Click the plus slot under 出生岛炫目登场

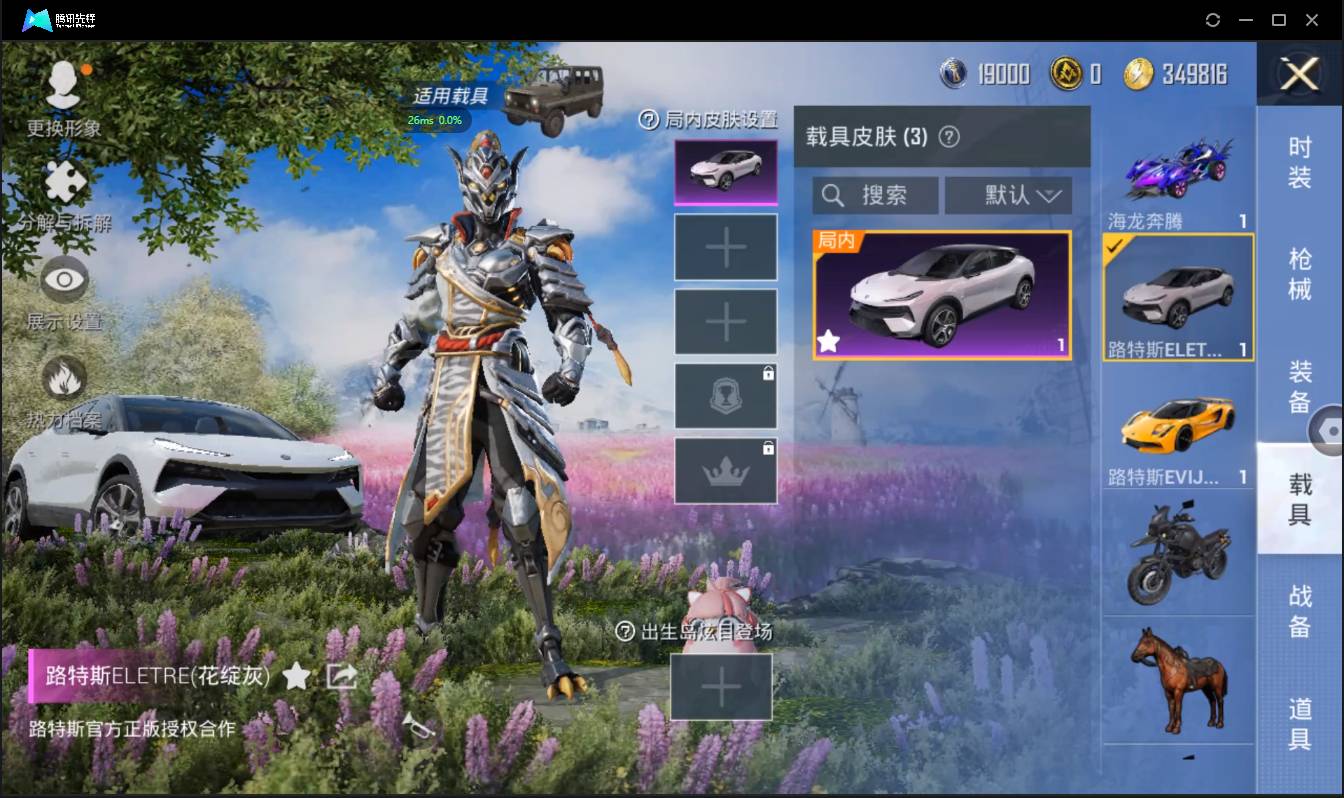(x=722, y=688)
